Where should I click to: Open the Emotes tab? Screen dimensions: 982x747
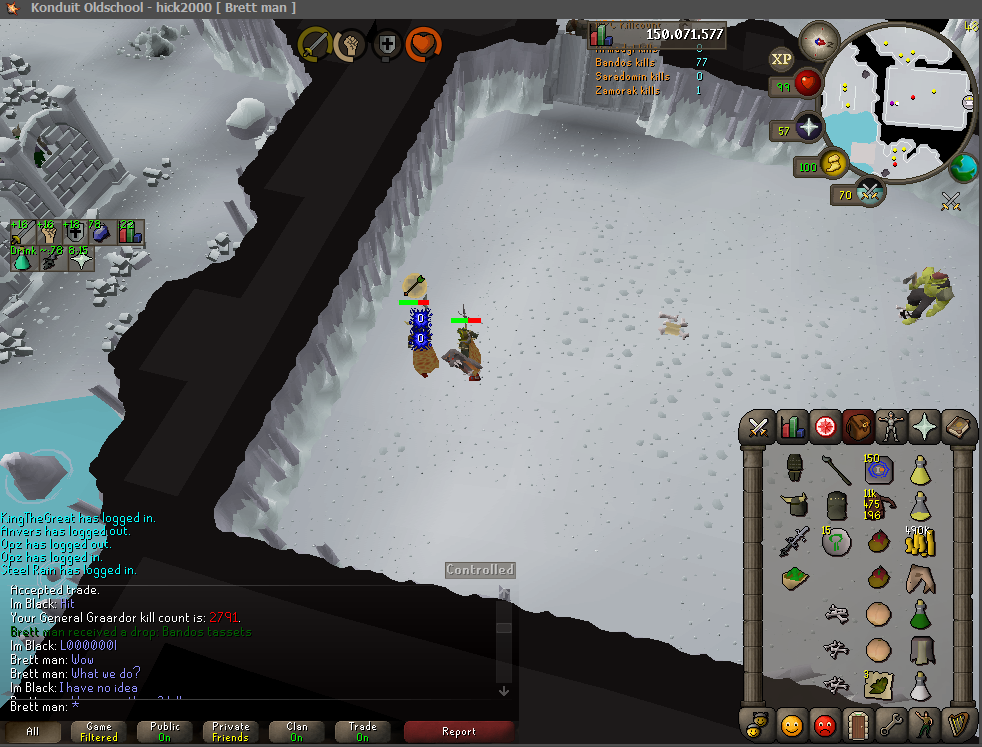click(x=924, y=721)
